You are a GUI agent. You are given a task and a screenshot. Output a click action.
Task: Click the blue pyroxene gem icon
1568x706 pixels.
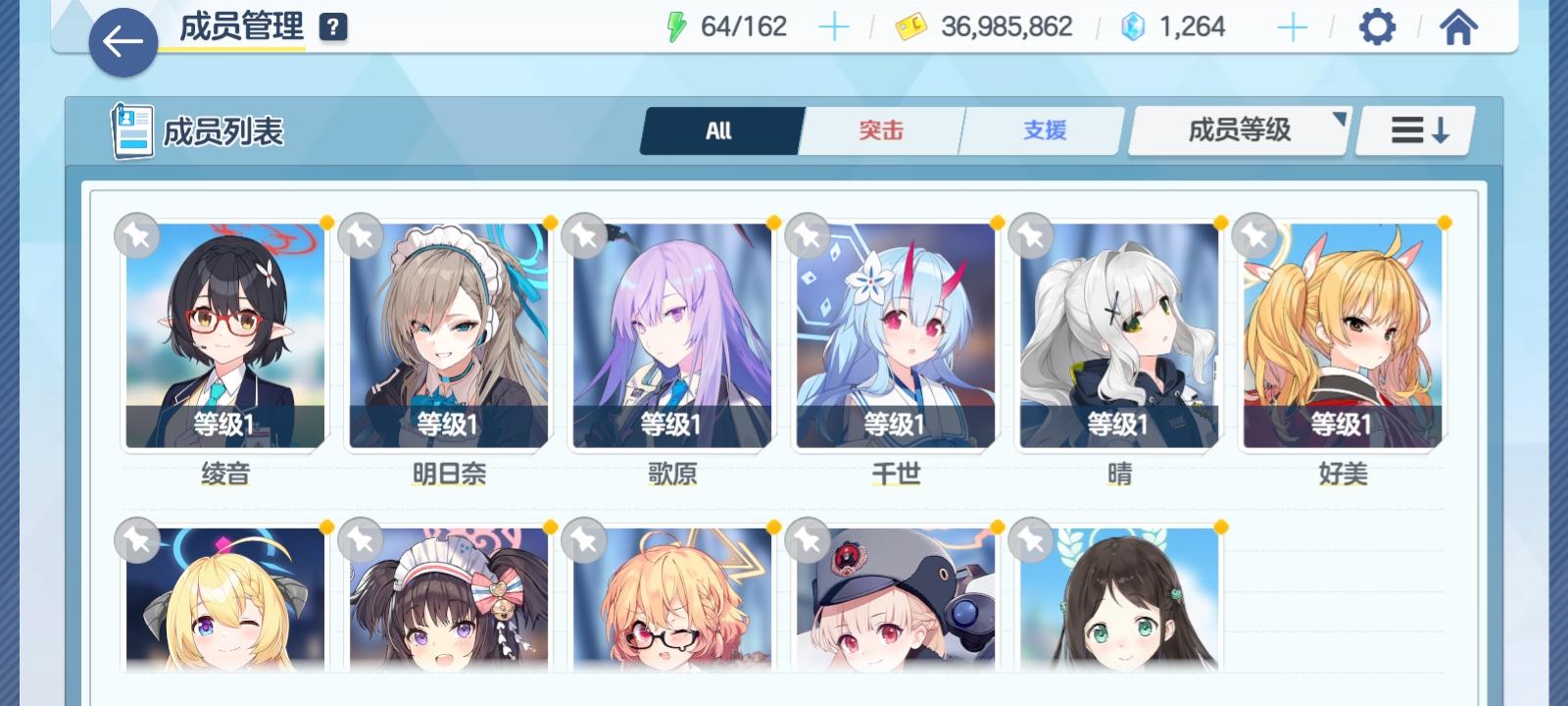[1133, 26]
